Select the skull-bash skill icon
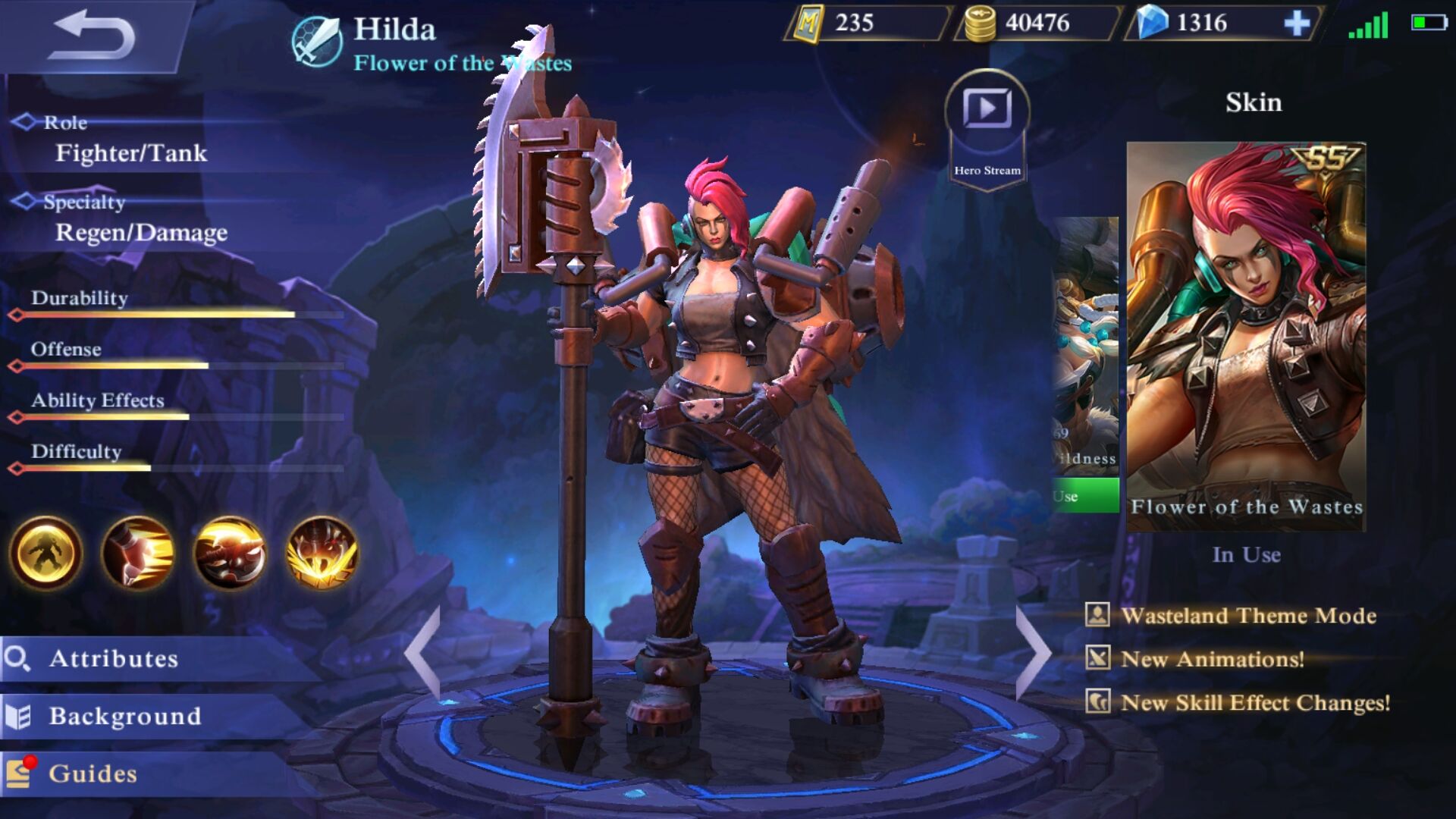The width and height of the screenshot is (1456, 819). (x=230, y=553)
